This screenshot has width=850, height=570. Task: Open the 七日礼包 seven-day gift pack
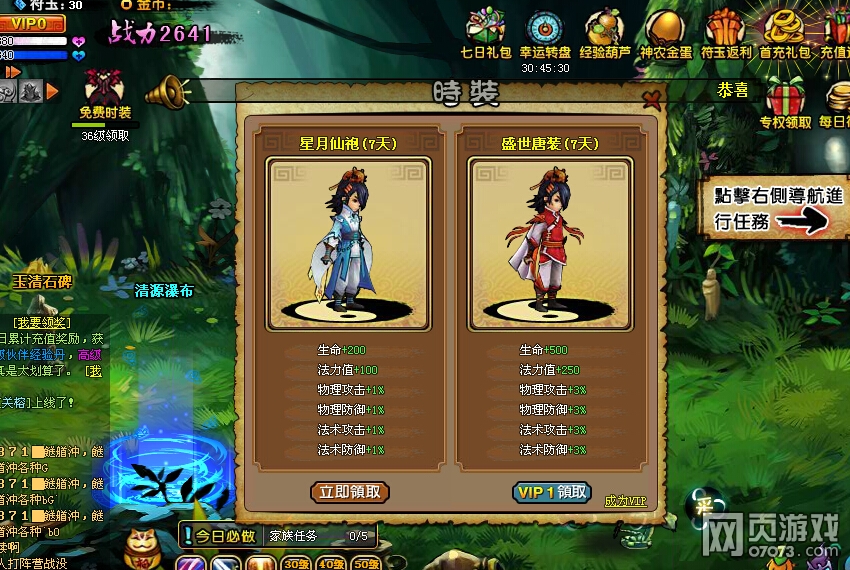[485, 30]
